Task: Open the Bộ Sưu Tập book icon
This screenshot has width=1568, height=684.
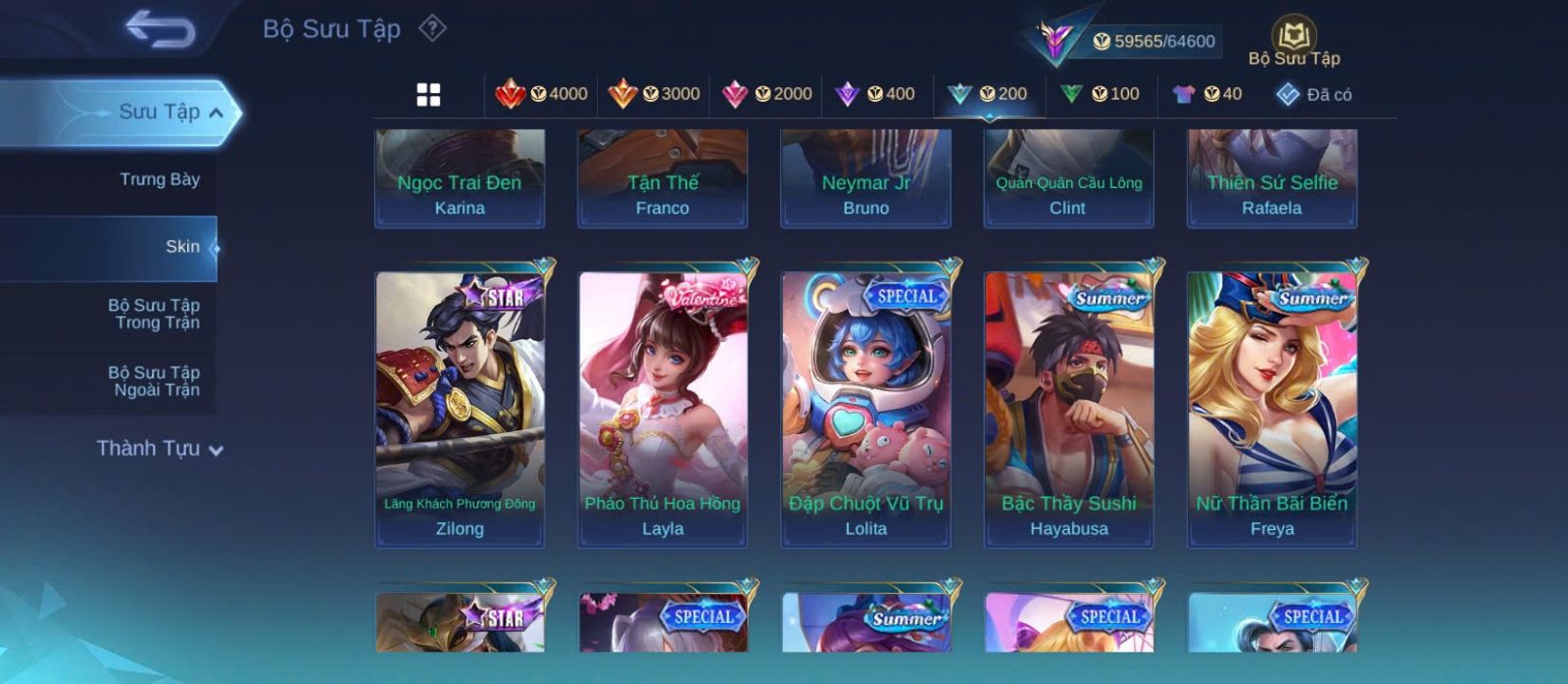Action: pyautogui.click(x=1294, y=41)
